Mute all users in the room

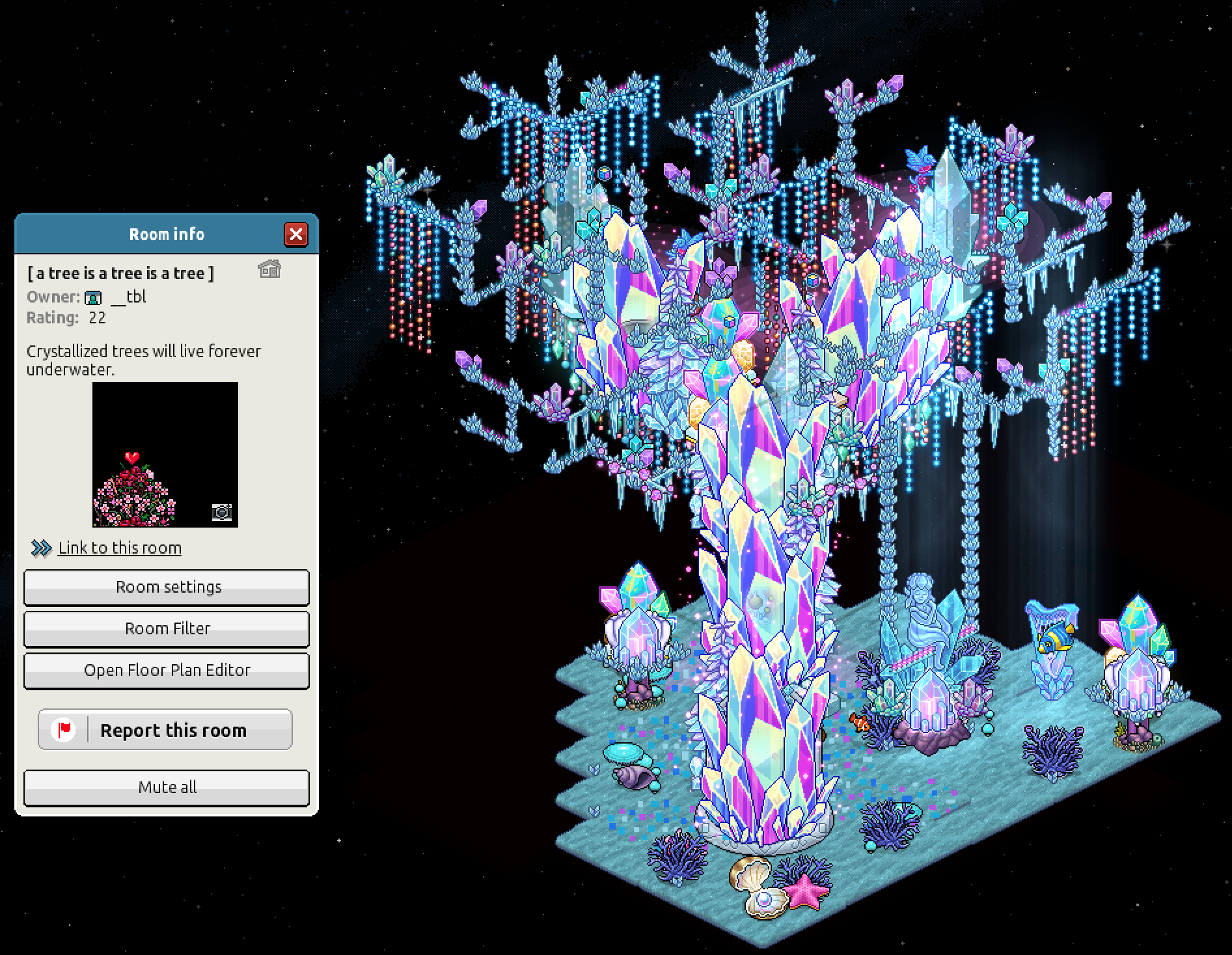click(167, 787)
